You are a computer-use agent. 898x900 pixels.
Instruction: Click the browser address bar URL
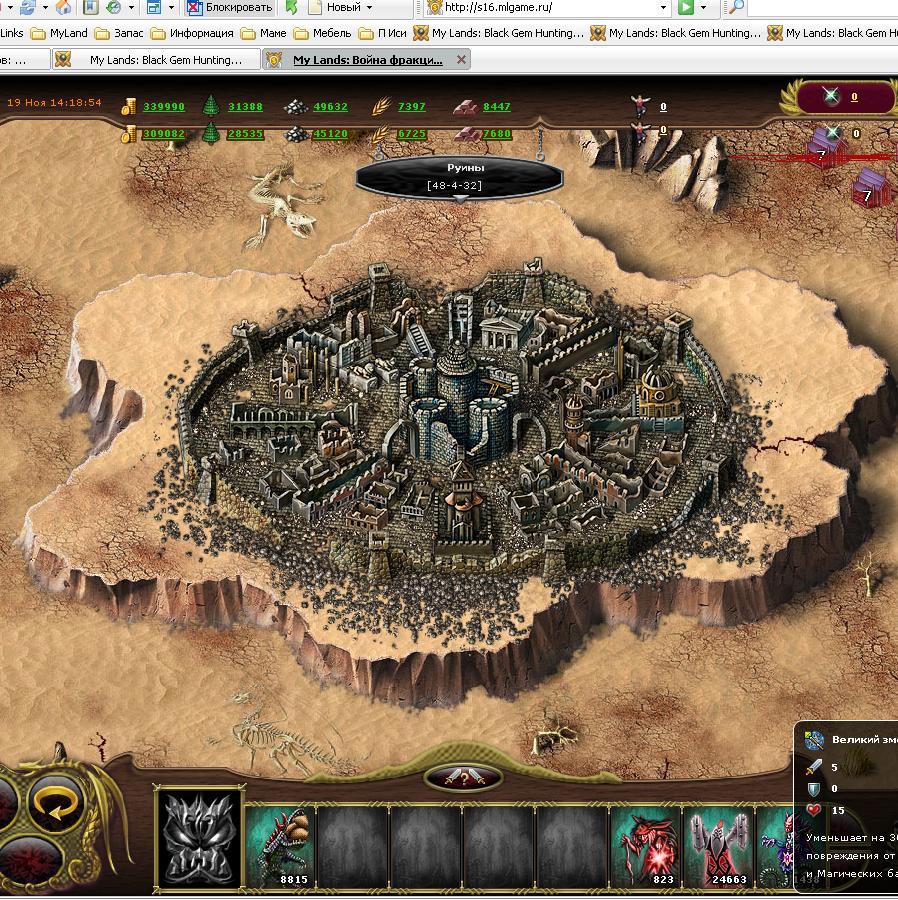[x=550, y=8]
